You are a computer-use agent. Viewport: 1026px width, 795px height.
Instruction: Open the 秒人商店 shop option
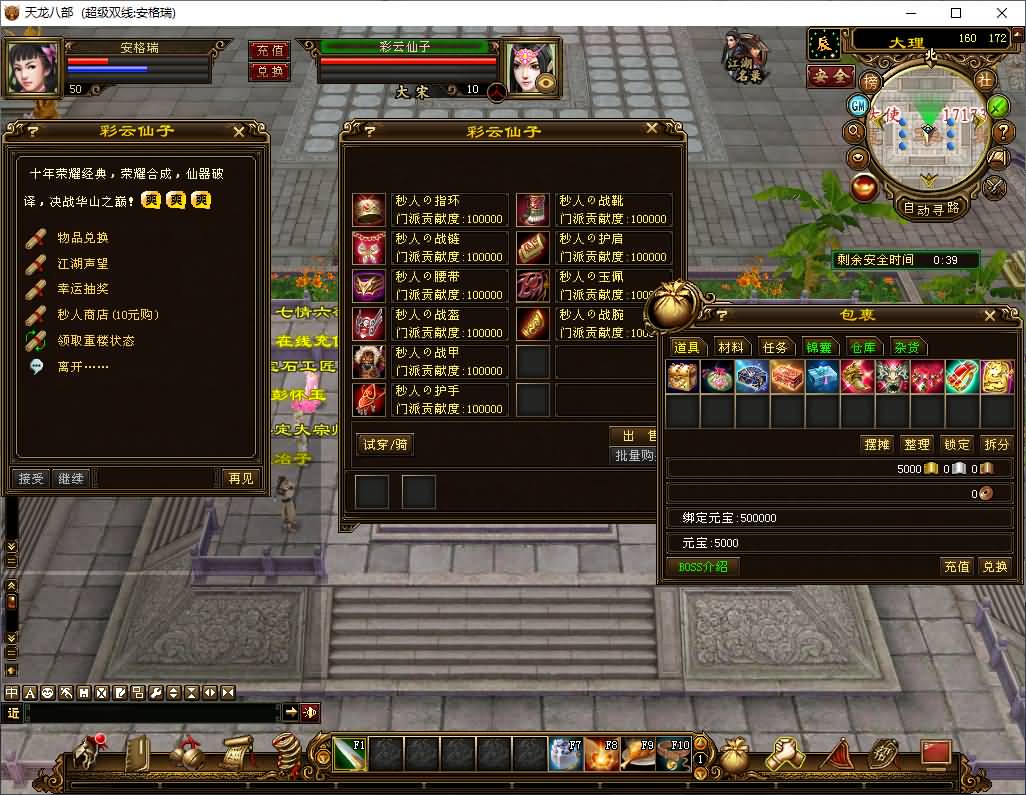[x=107, y=315]
